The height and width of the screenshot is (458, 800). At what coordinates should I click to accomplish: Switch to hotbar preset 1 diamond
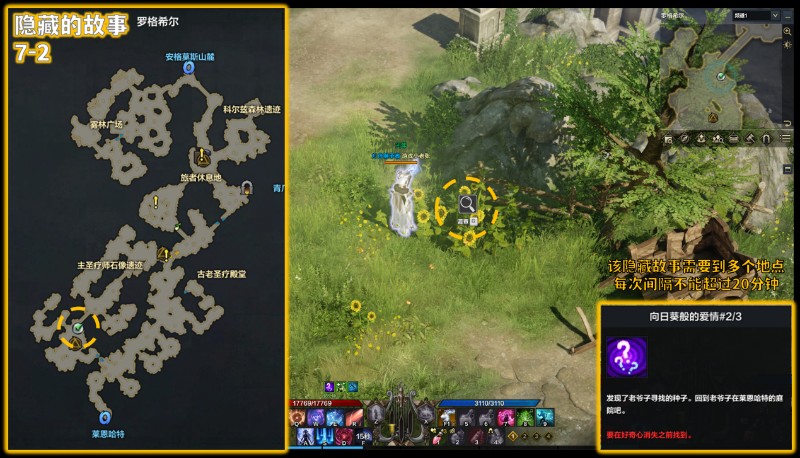click(514, 436)
